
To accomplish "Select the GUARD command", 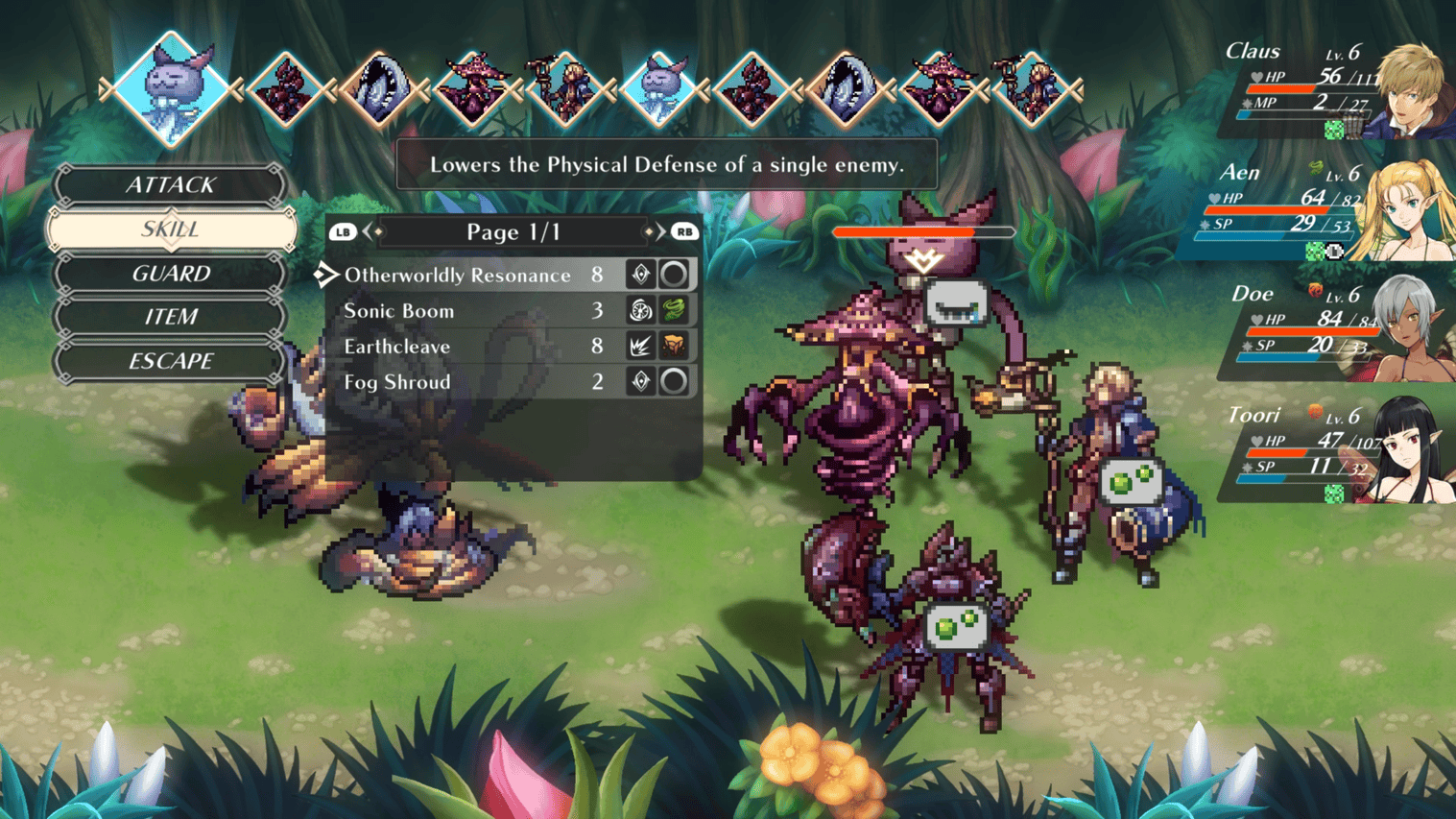I will [x=171, y=274].
